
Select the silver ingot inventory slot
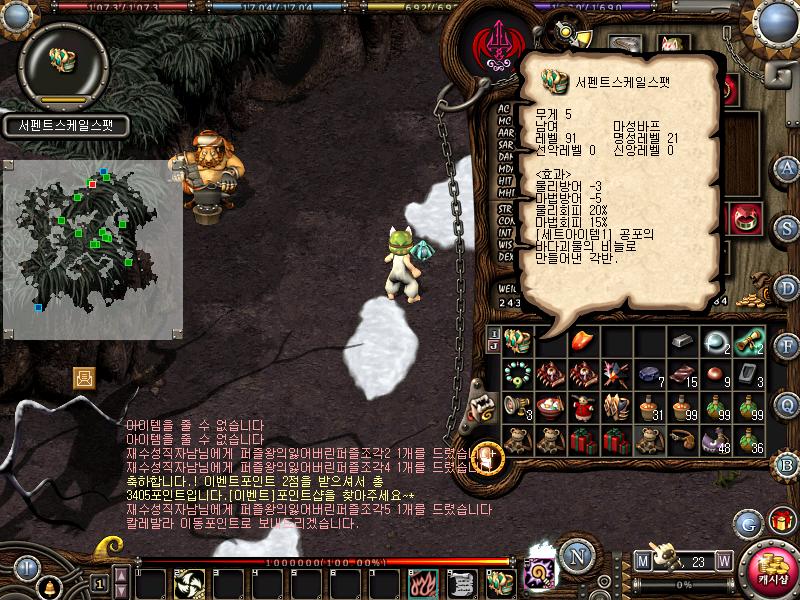click(682, 341)
